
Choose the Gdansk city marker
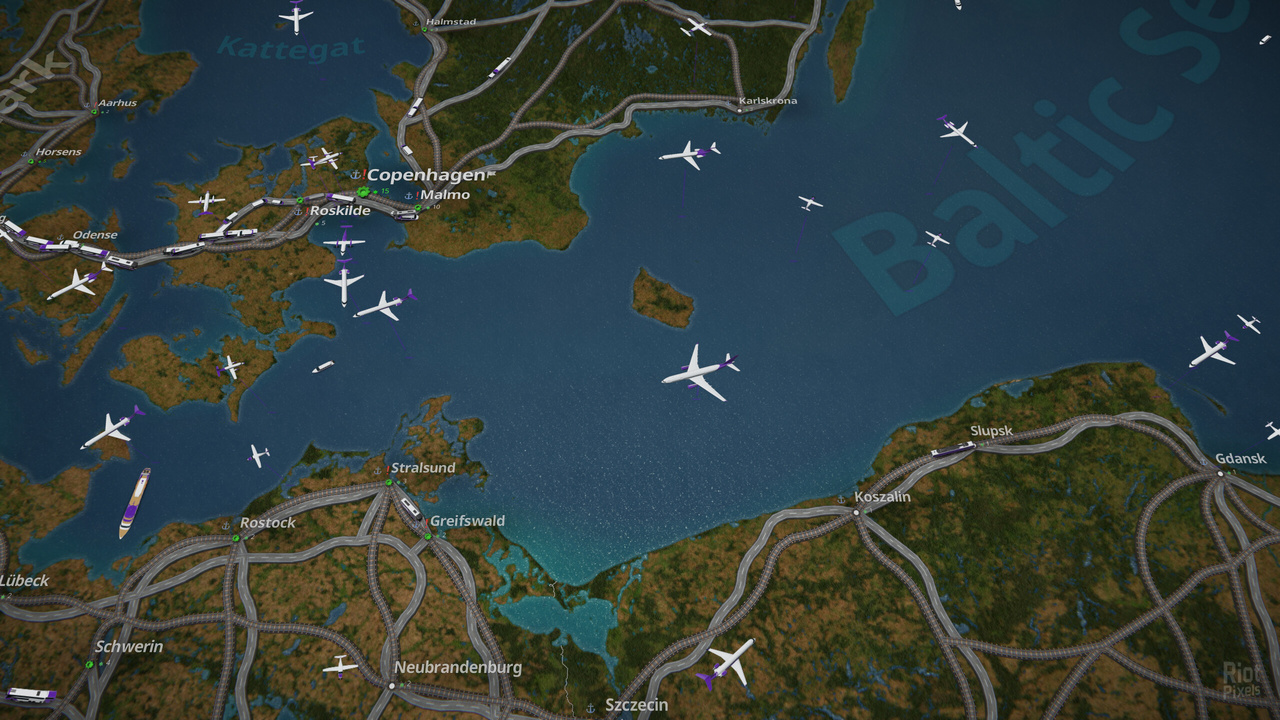(x=1220, y=473)
